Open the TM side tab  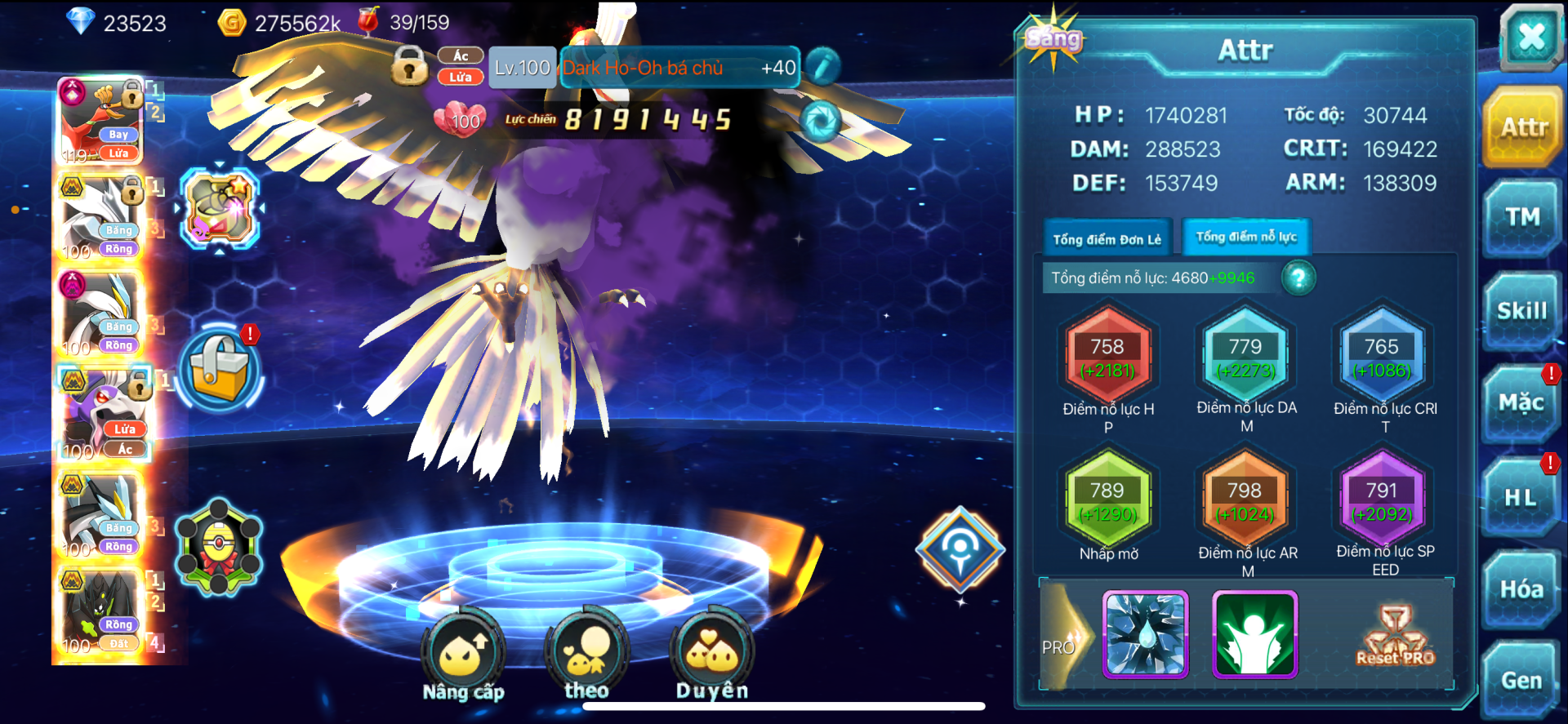pos(1521,217)
